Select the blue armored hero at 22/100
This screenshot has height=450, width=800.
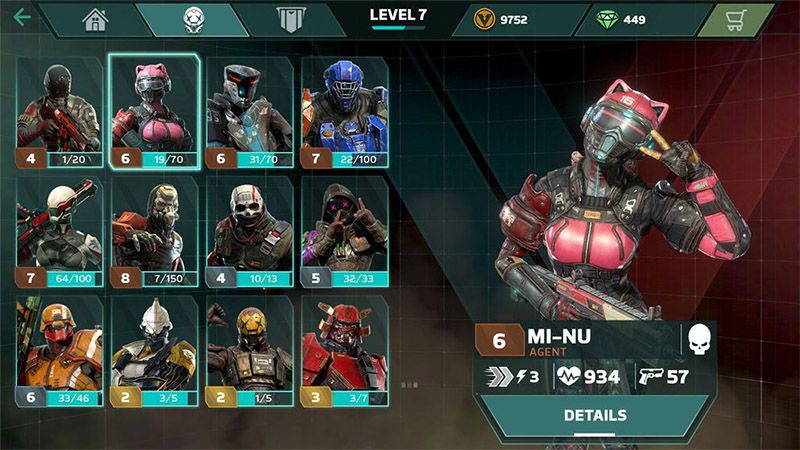(x=345, y=110)
